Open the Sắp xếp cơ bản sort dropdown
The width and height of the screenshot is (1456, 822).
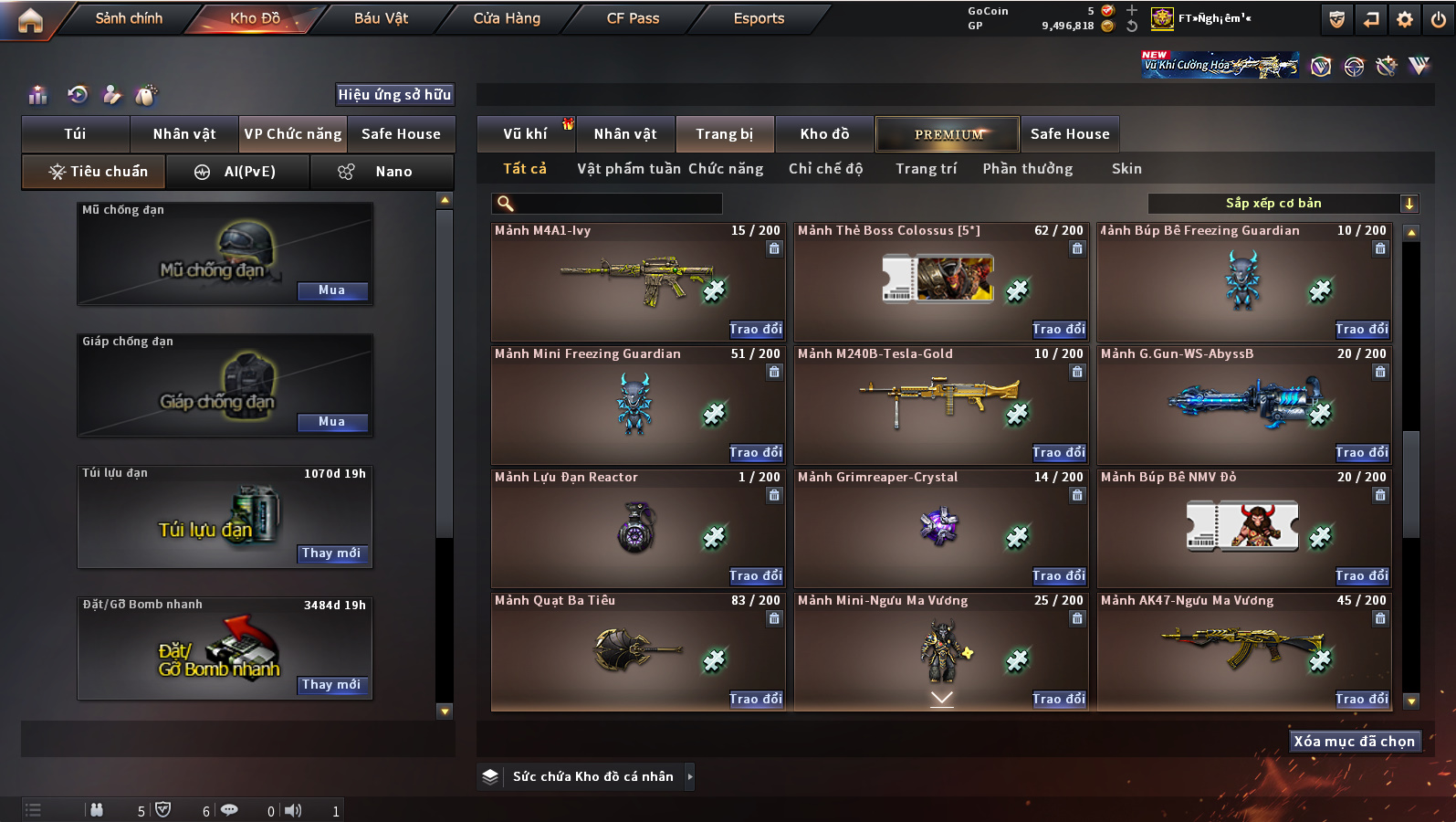[x=1283, y=204]
